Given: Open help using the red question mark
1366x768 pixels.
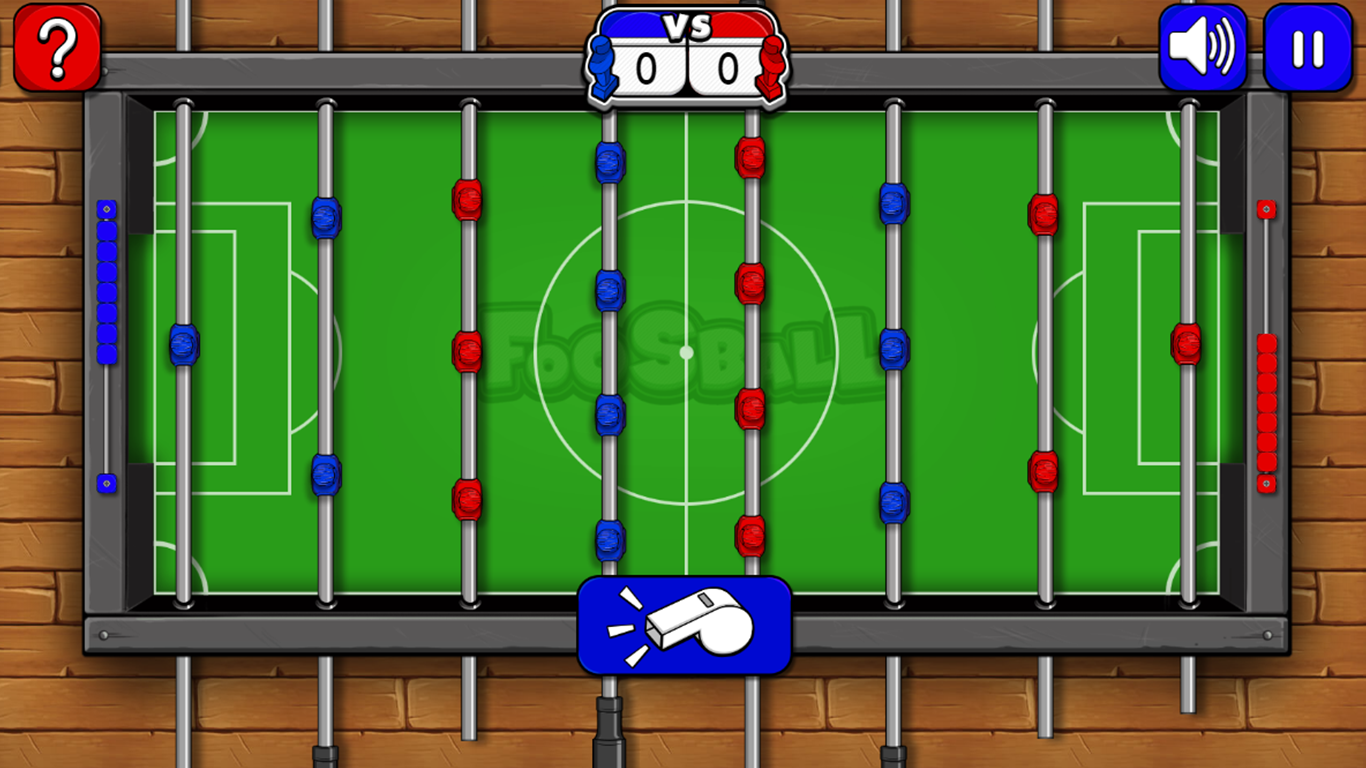Looking at the screenshot, I should 57,45.
